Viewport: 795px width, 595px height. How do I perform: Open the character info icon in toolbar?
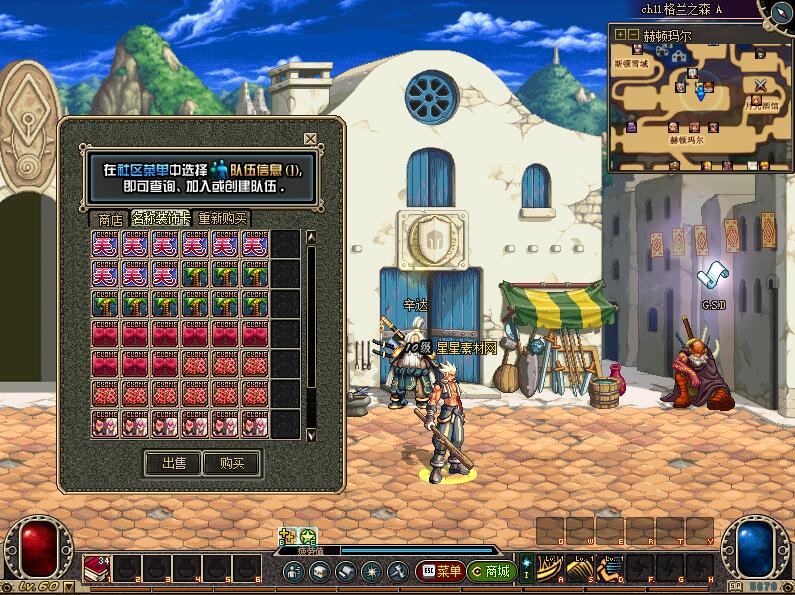[293, 571]
